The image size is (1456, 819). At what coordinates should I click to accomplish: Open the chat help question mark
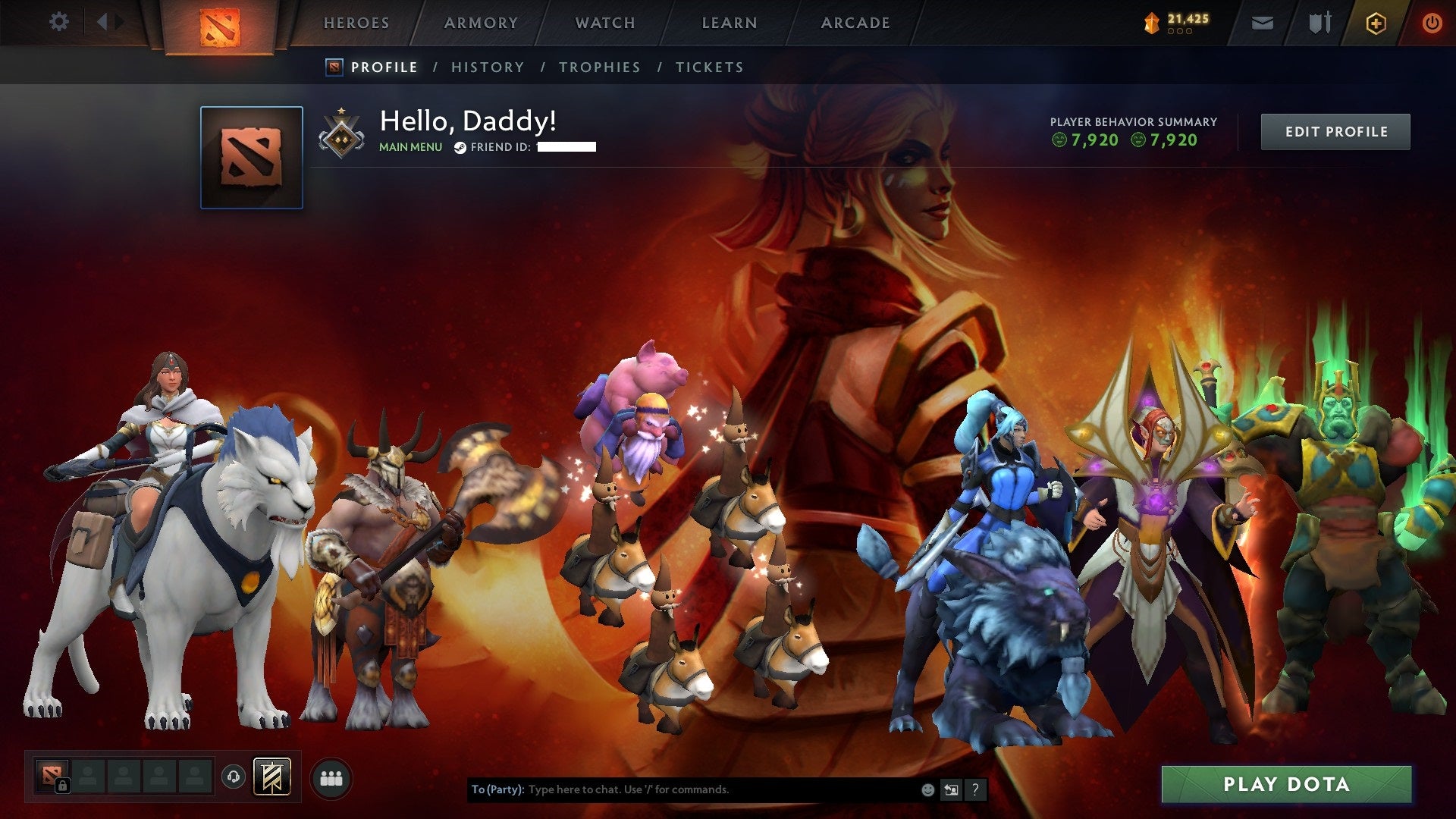coord(975,789)
